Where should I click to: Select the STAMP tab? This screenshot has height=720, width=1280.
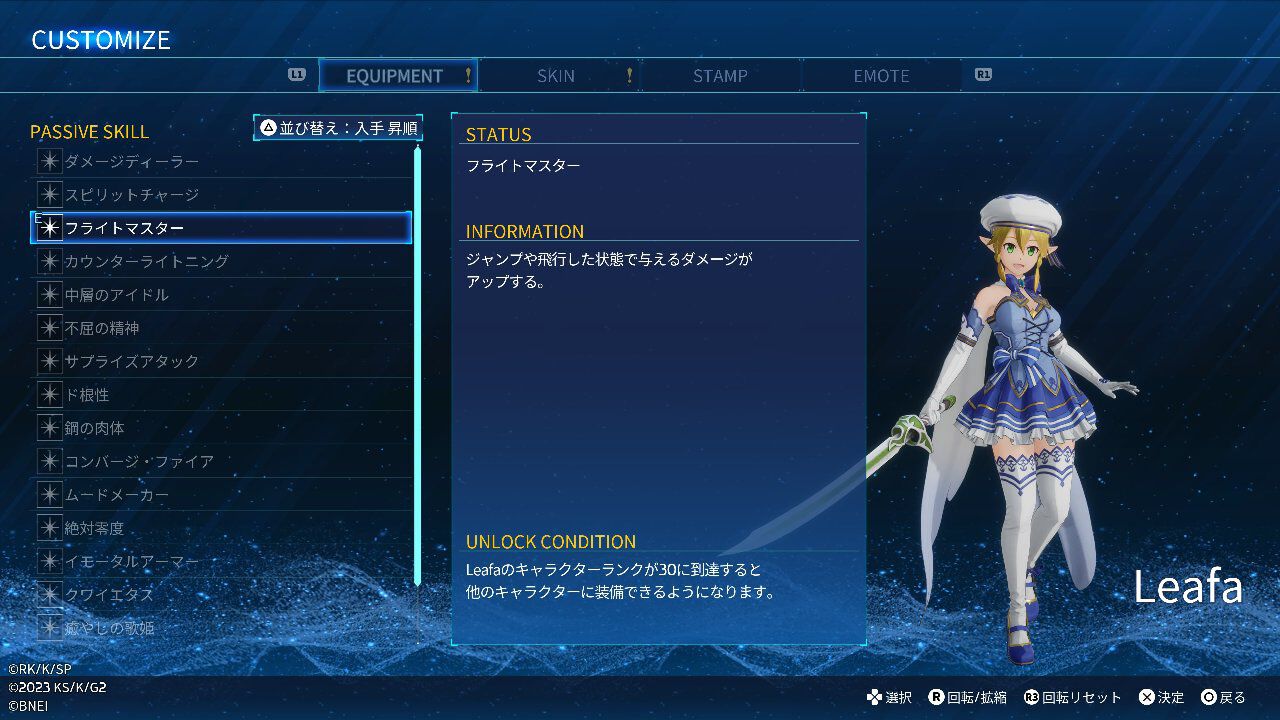coord(720,76)
